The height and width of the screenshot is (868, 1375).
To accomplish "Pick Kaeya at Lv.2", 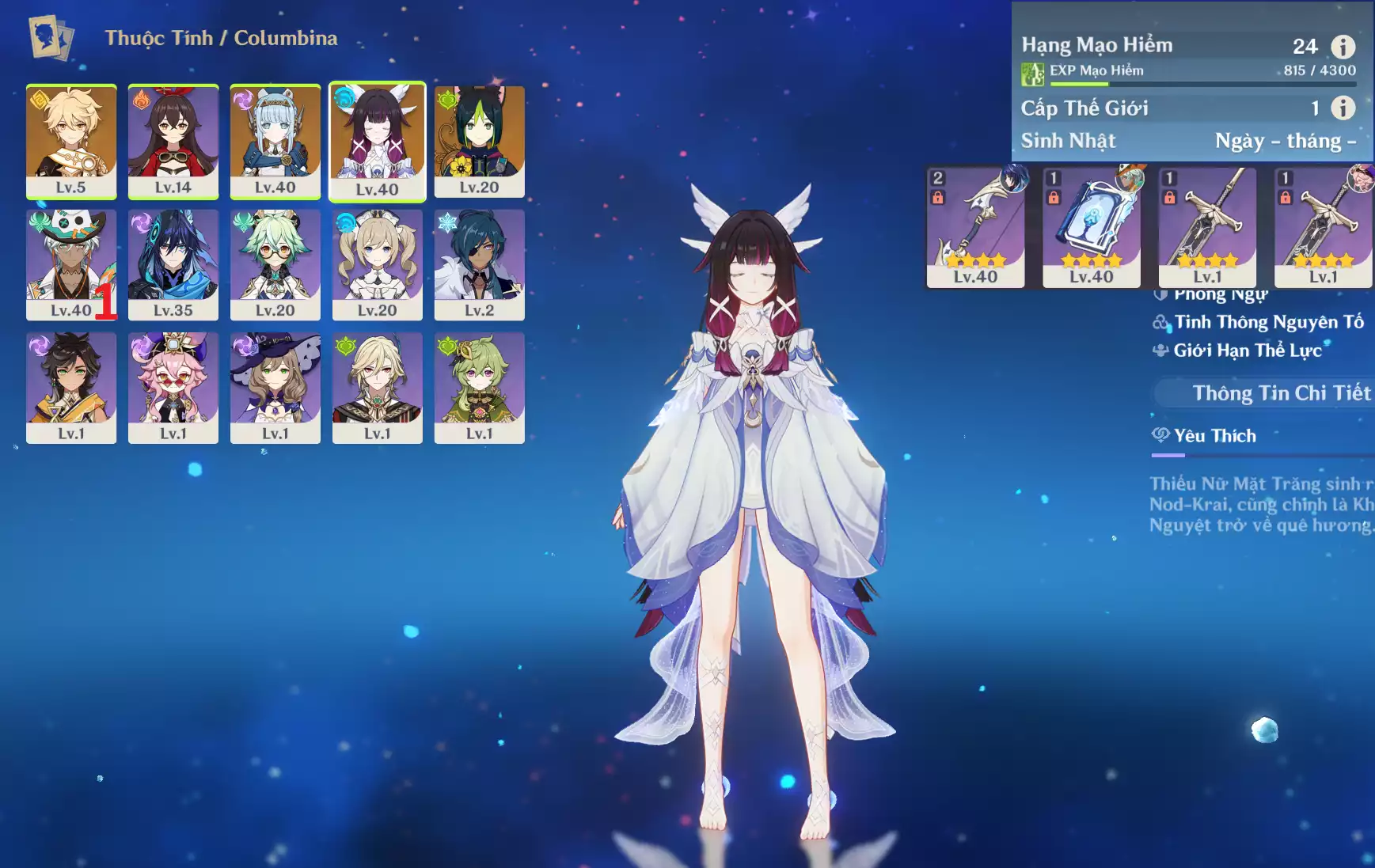I will [x=479, y=264].
